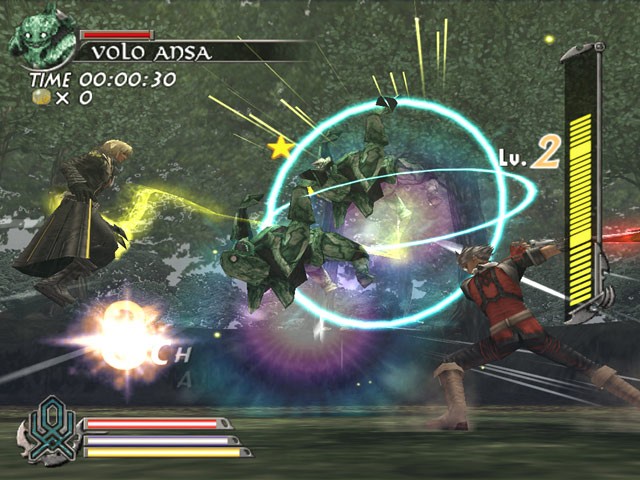The height and width of the screenshot is (480, 640).
Task: Click the Volo Ansa enemy portrait icon
Action: click(x=40, y=37)
